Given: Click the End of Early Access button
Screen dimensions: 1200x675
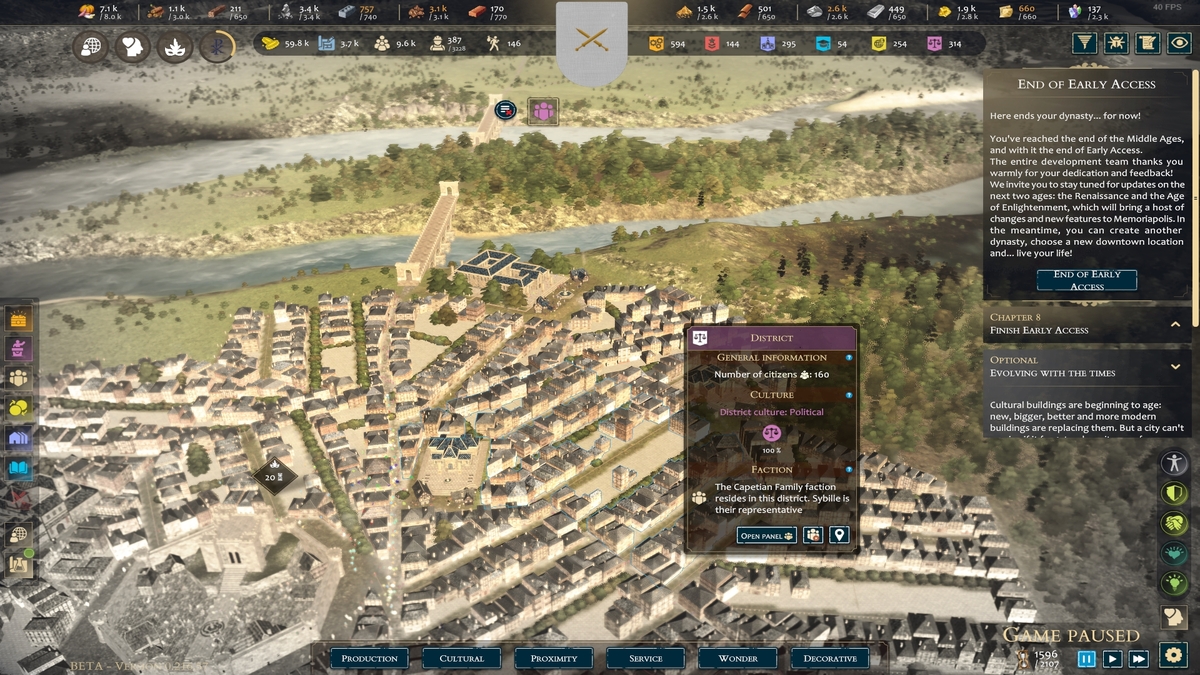Looking at the screenshot, I should [x=1087, y=280].
